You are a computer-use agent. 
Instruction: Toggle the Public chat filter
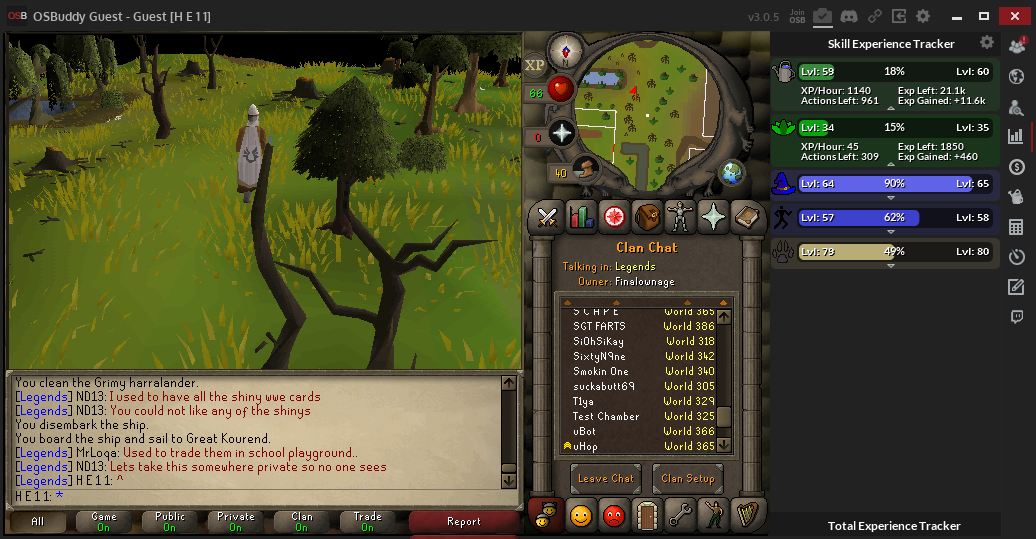coord(169,522)
